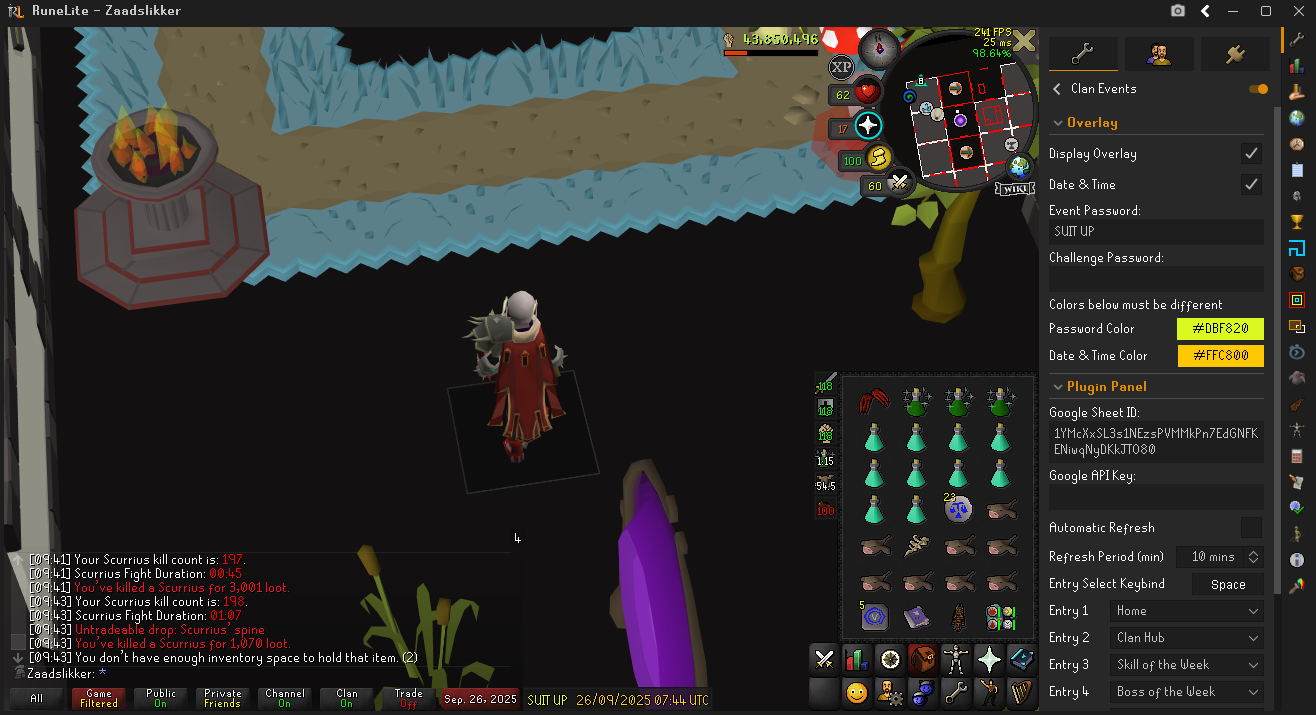Click the Event Password input field
Screen dimensions: 1316x715
(x=1156, y=232)
